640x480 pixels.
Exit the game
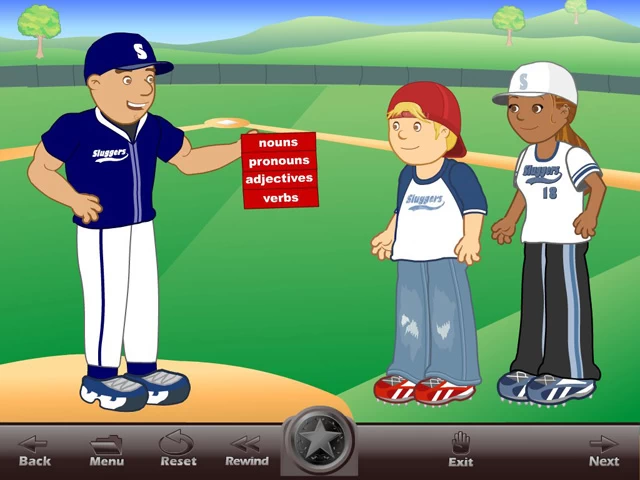[461, 450]
